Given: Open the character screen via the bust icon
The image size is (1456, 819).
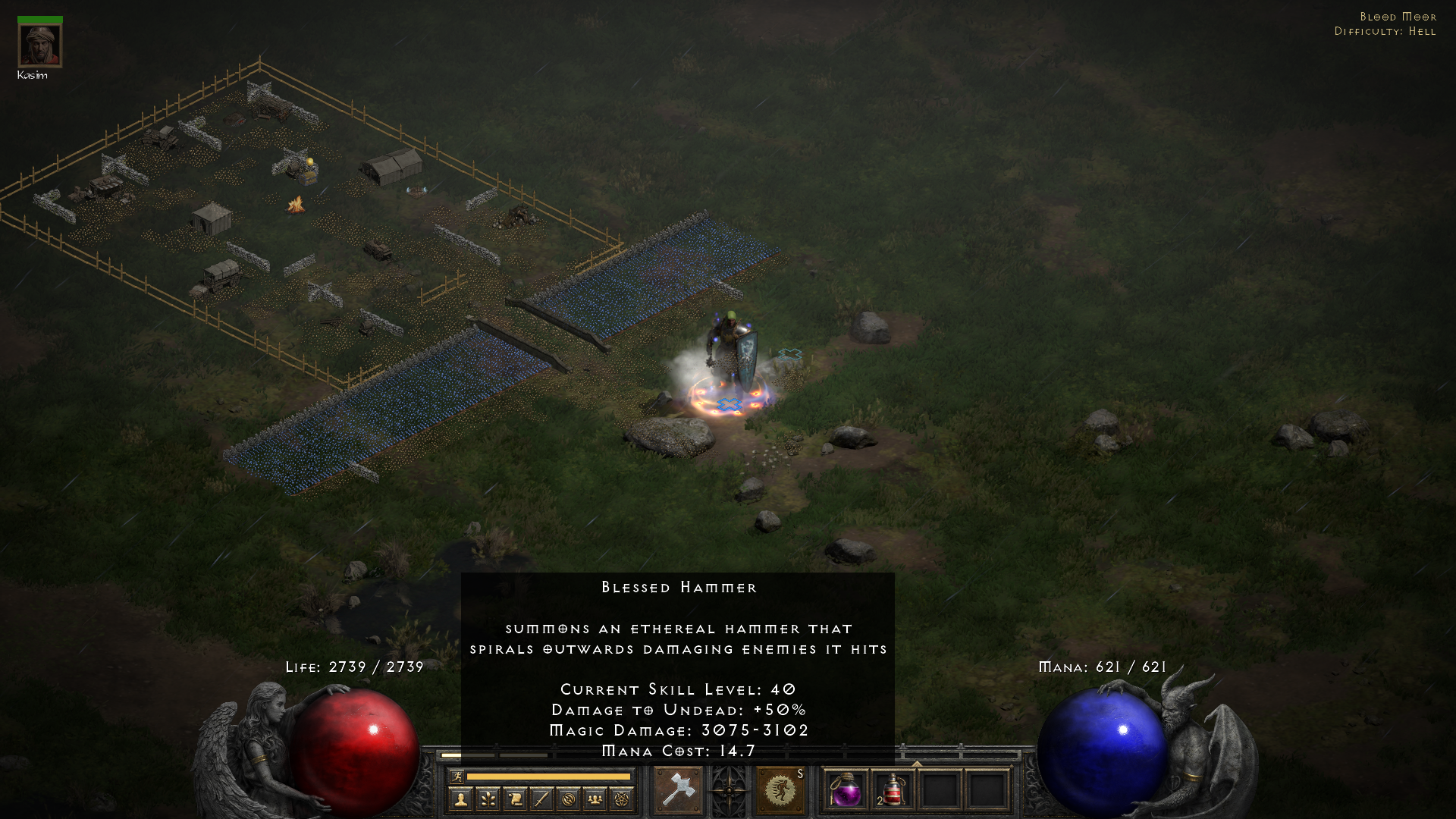Looking at the screenshot, I should pyautogui.click(x=460, y=800).
